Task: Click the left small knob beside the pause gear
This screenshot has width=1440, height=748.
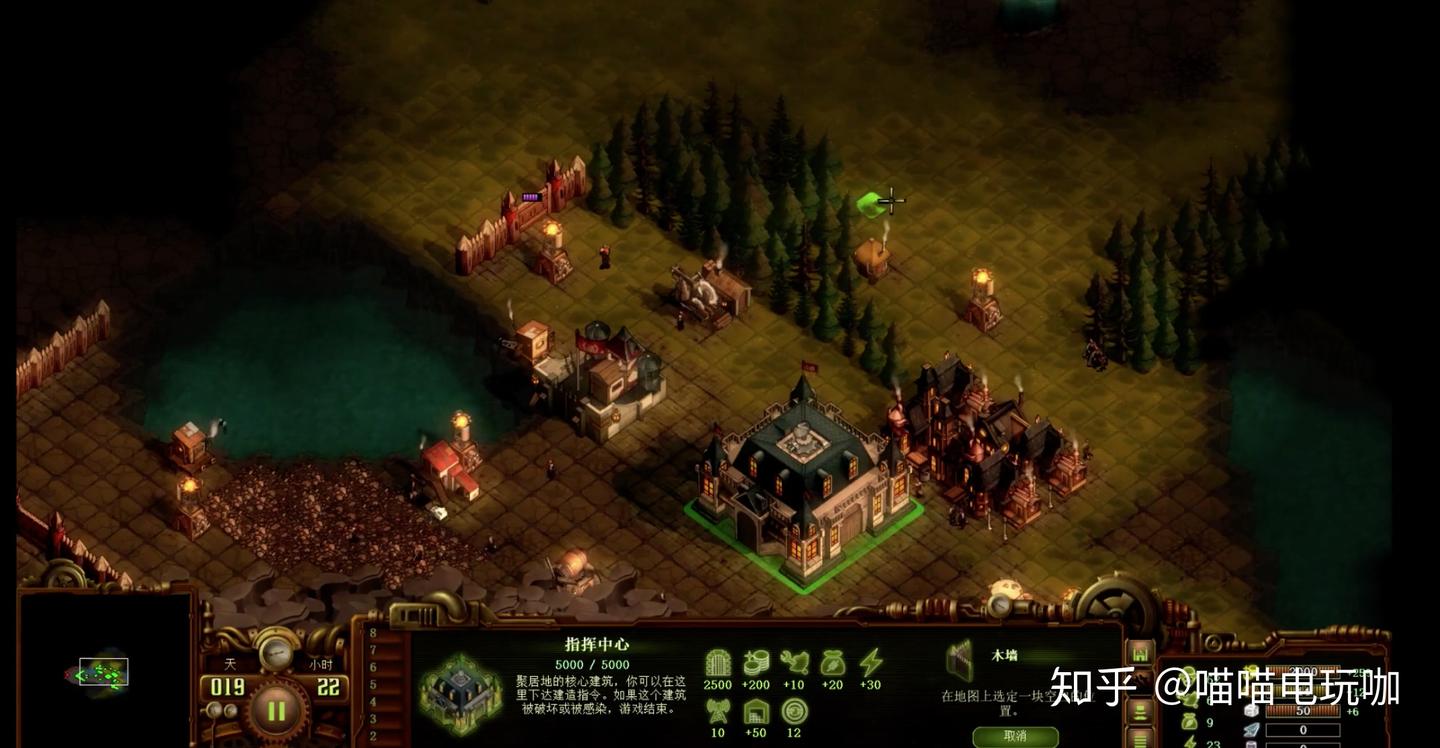Action: pyautogui.click(x=213, y=708)
